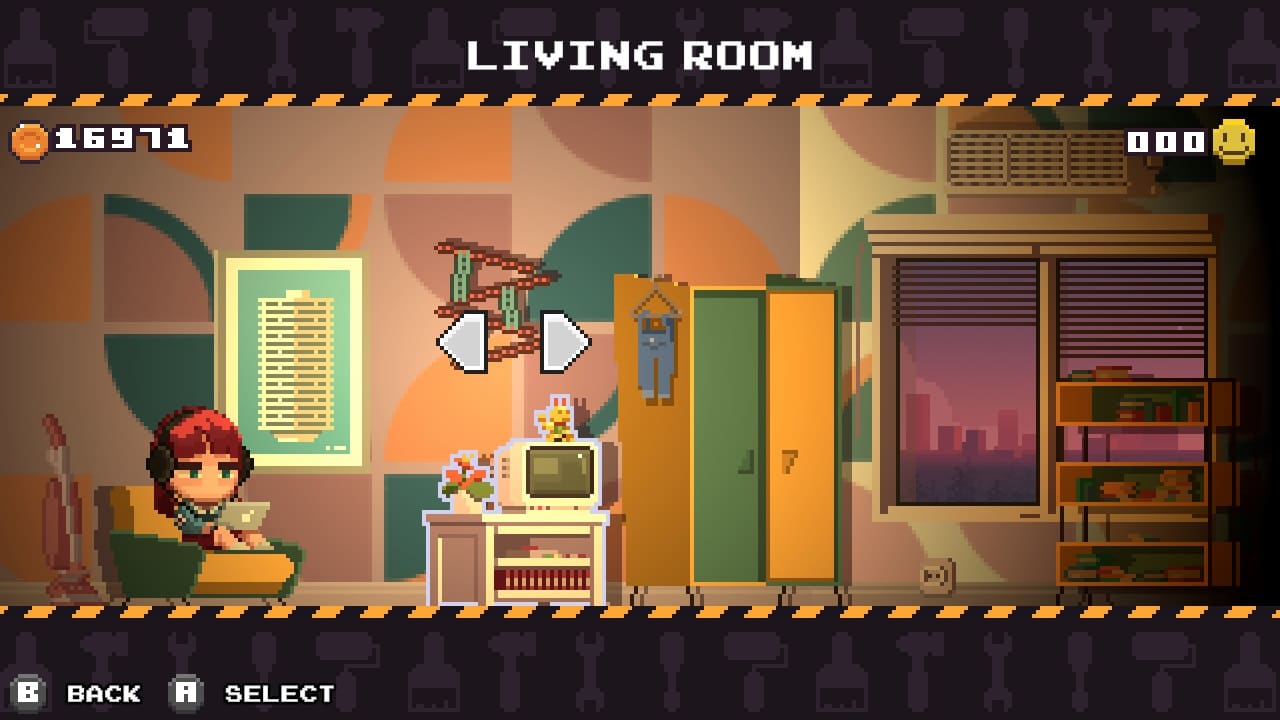This screenshot has width=1280, height=720.
Task: Click the cat figurine on top of the TV
Action: coord(558,420)
